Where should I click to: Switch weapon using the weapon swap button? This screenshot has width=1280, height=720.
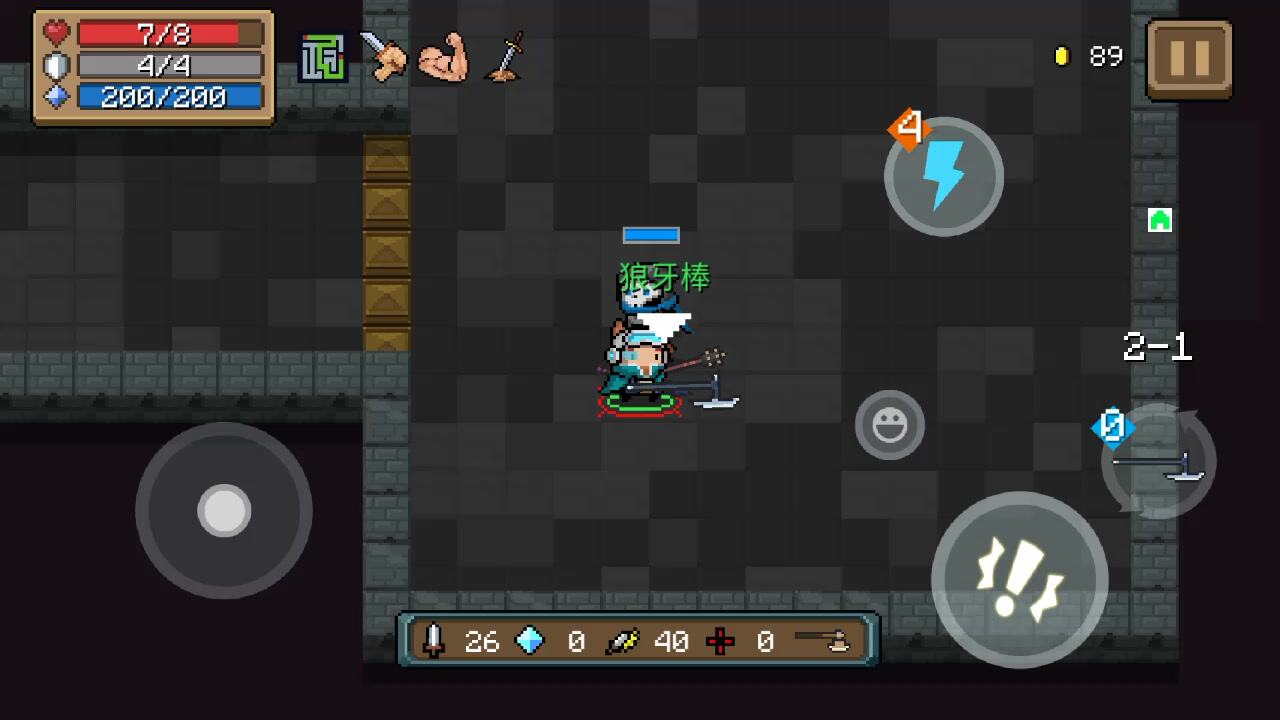pyautogui.click(x=1160, y=462)
